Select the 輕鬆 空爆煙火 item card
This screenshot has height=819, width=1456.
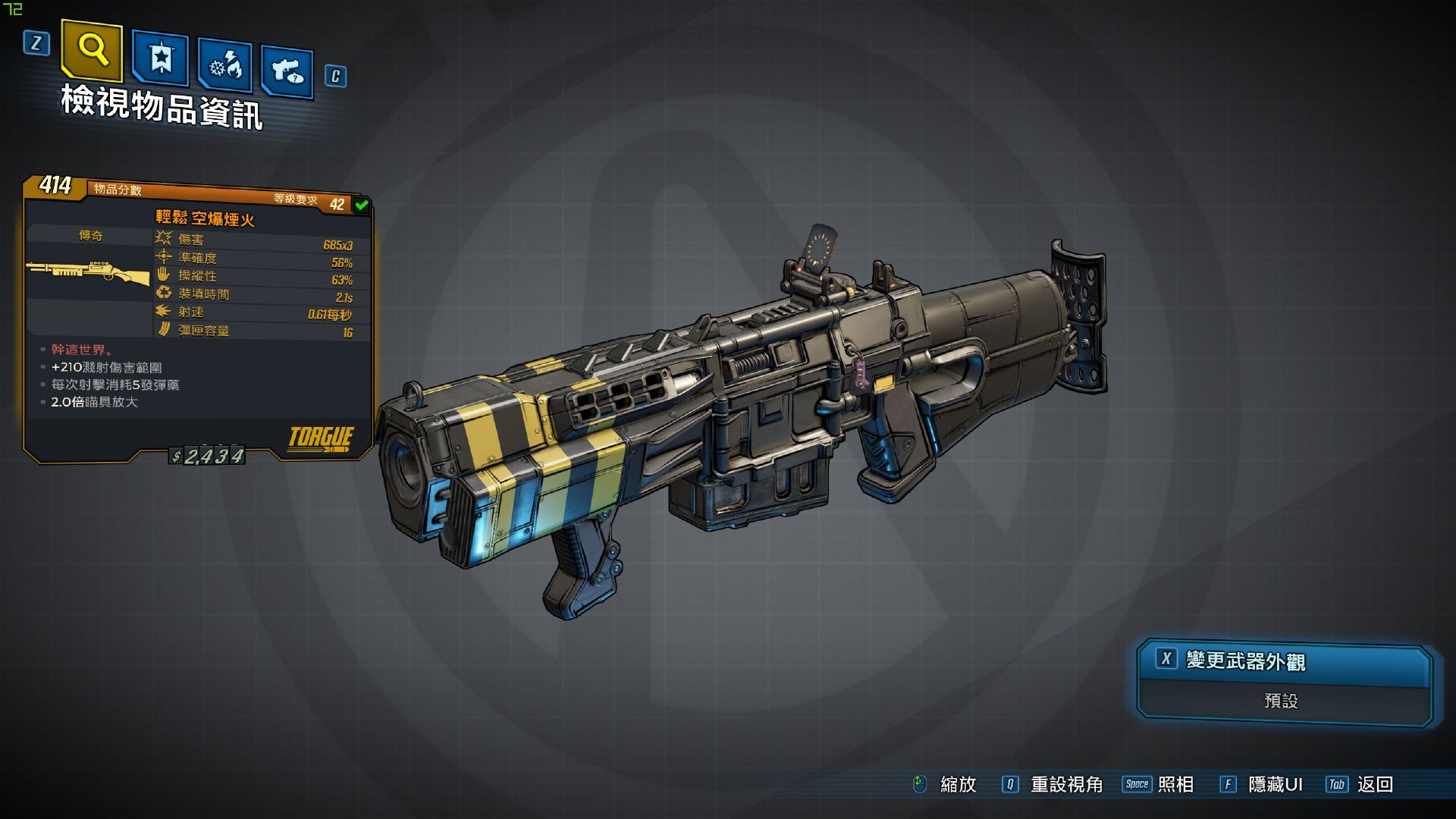point(197,318)
